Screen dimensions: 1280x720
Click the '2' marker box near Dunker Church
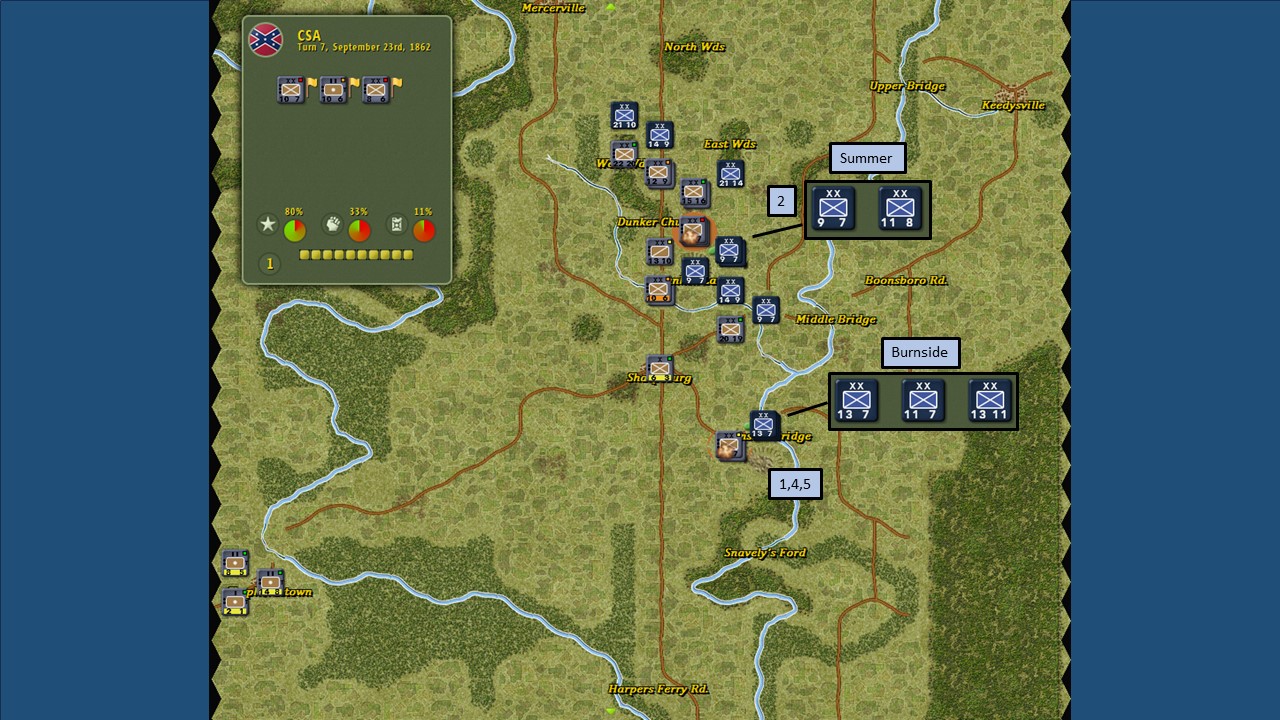[x=781, y=201]
